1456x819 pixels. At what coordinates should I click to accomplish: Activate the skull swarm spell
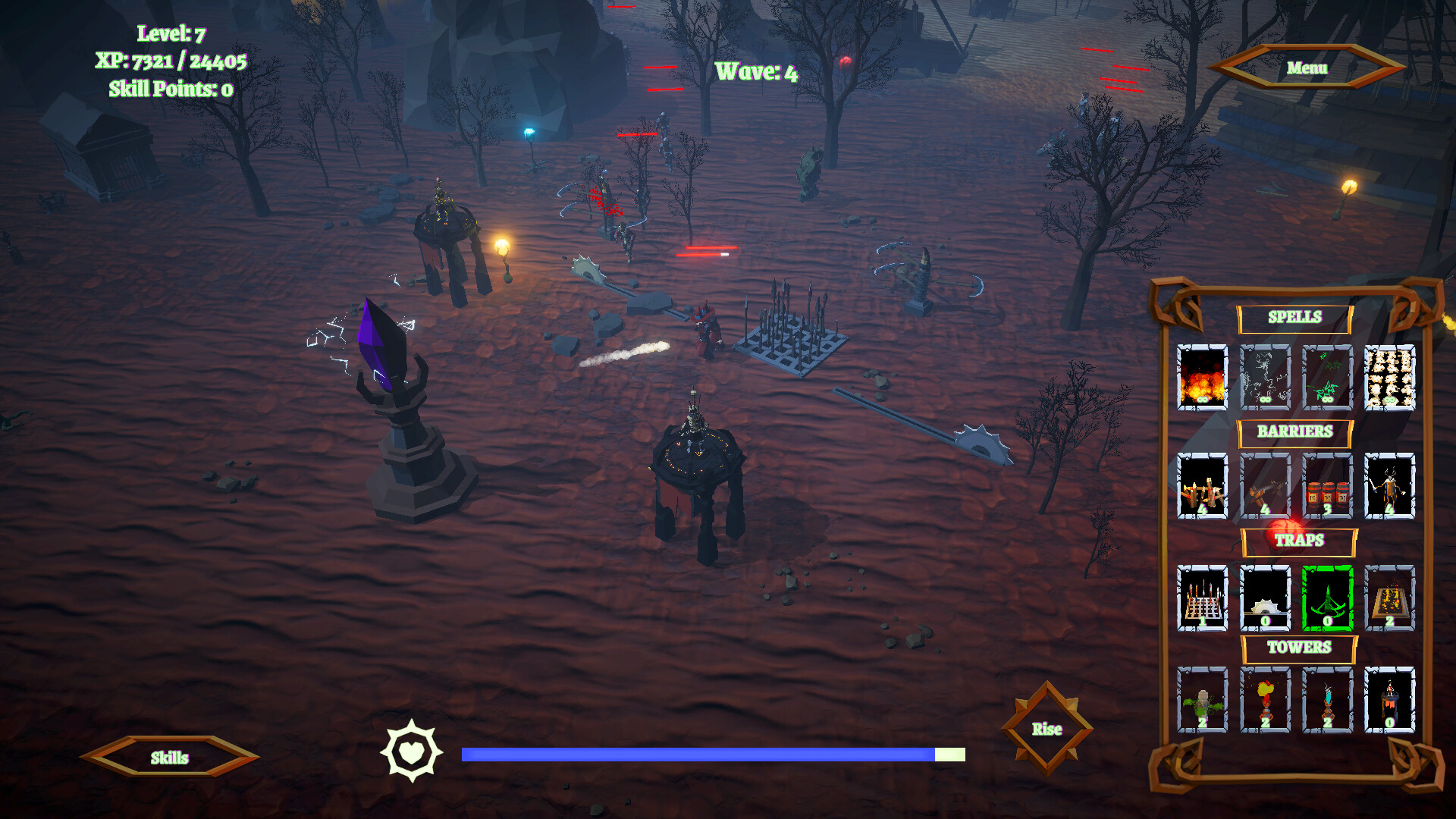(1389, 378)
